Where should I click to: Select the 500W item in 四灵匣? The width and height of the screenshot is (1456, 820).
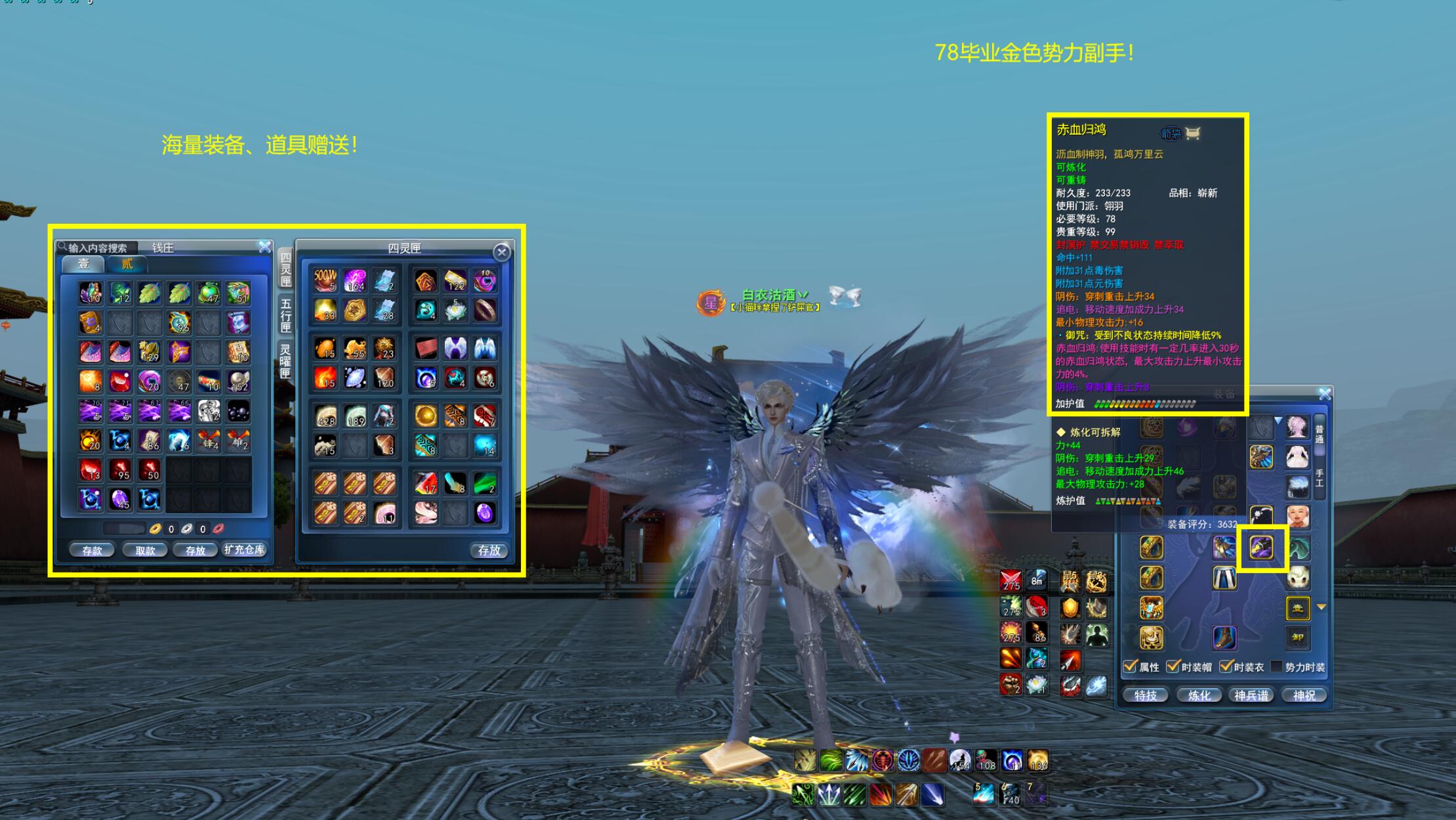[325, 280]
